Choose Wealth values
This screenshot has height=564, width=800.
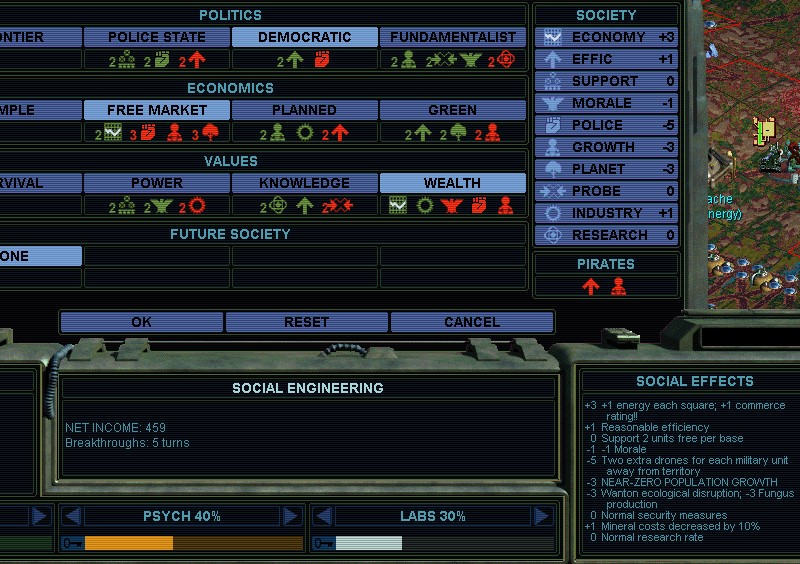pos(453,183)
